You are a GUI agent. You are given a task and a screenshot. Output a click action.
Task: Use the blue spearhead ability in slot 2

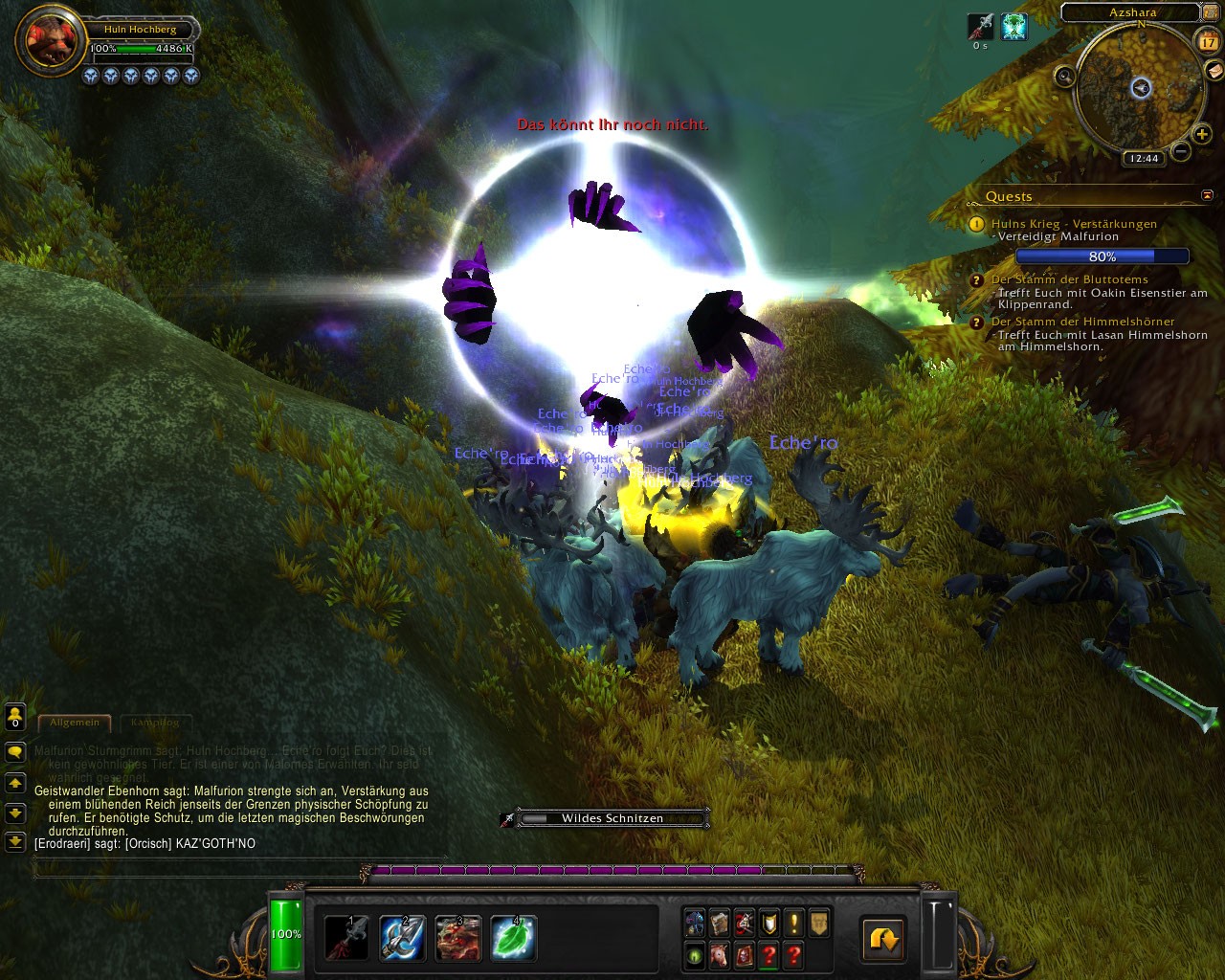(403, 938)
